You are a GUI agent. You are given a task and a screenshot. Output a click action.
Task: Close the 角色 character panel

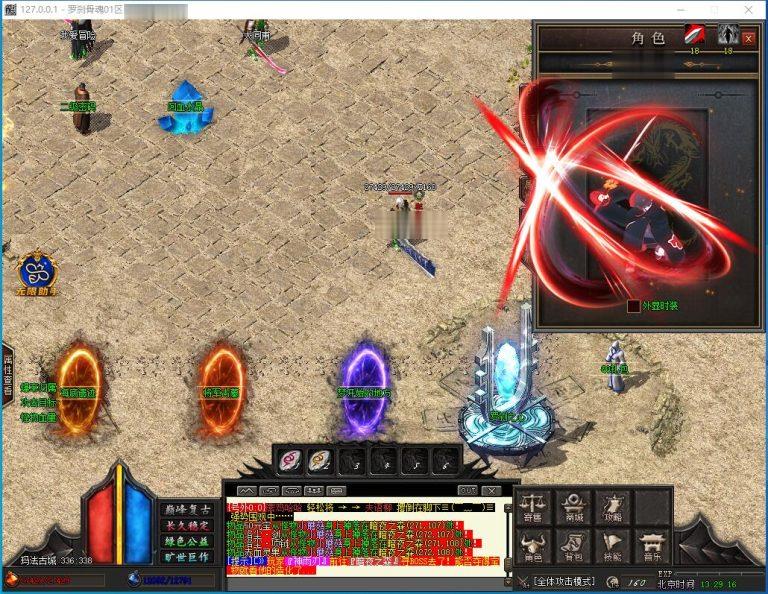pos(749,38)
